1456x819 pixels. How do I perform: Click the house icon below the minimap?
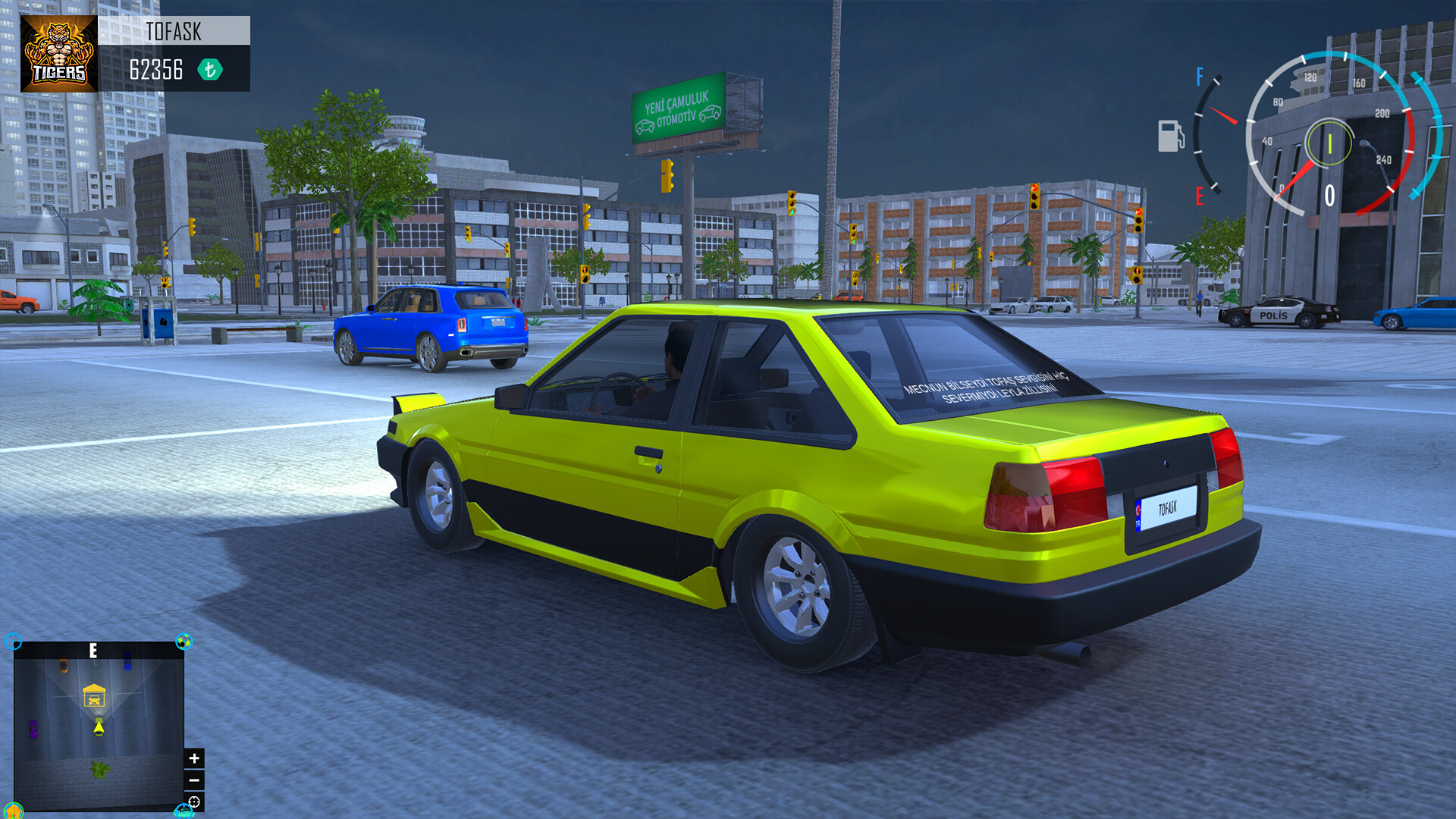(13, 812)
